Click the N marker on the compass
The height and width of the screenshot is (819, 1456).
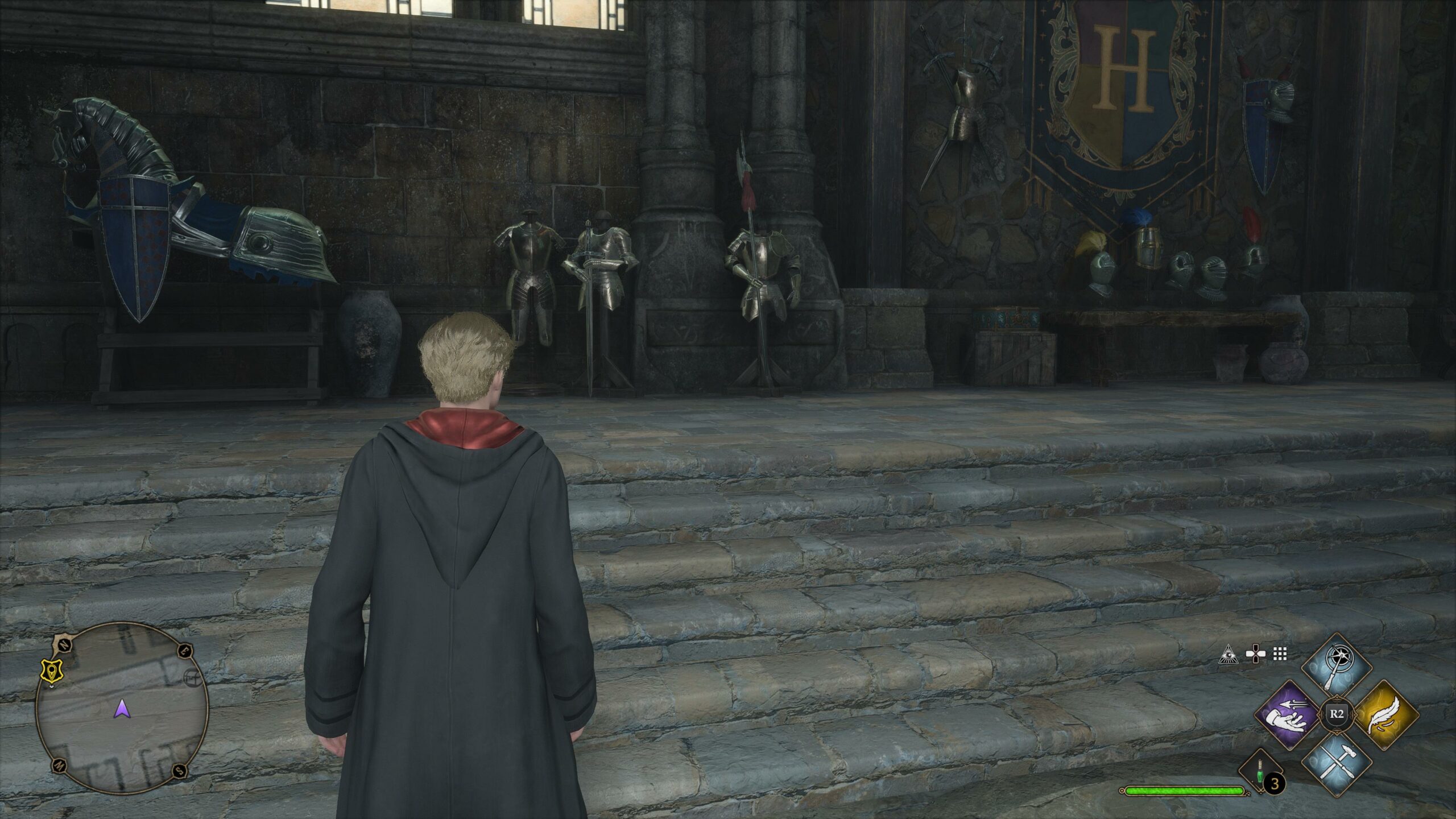[x=64, y=644]
